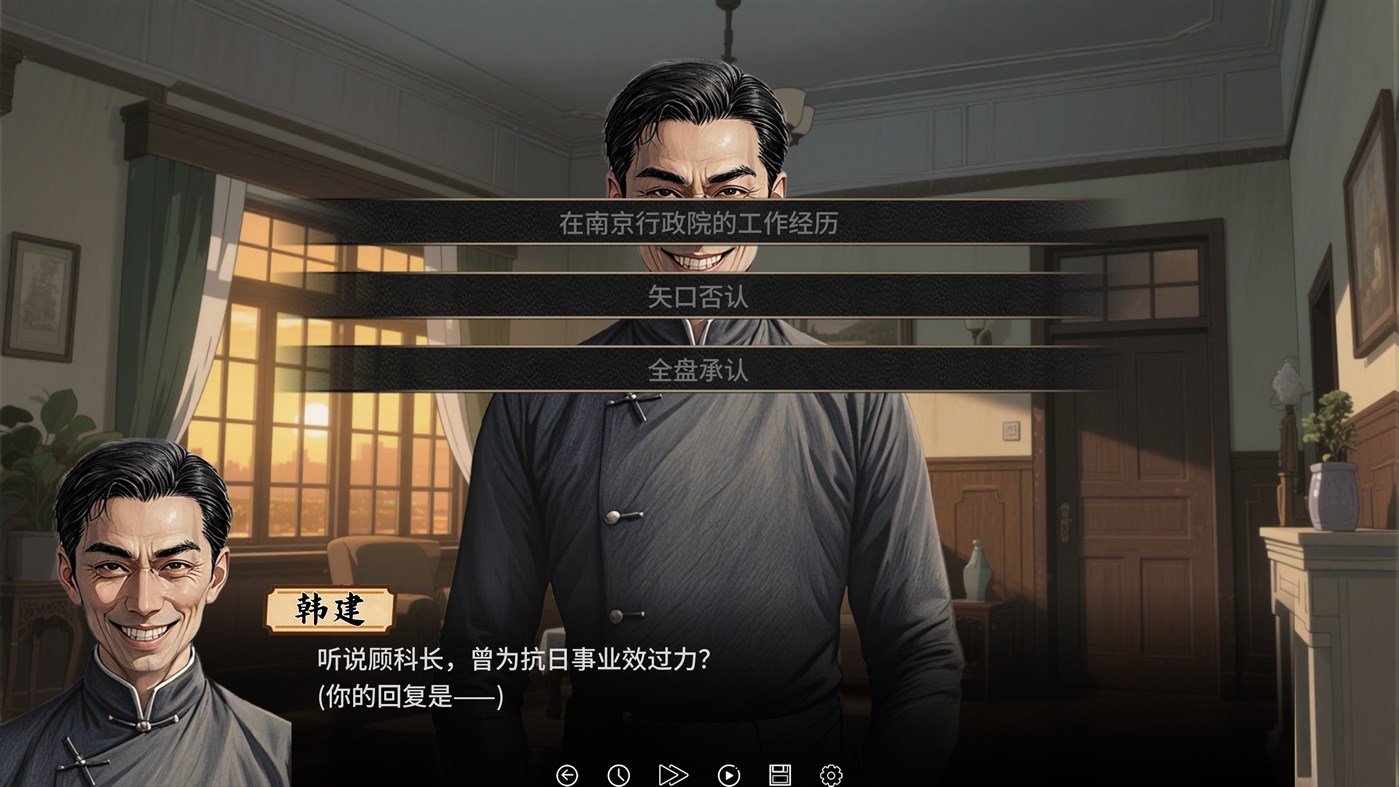Image resolution: width=1399 pixels, height=787 pixels.
Task: Click the back arrow icon to rewind
Action: [x=568, y=773]
